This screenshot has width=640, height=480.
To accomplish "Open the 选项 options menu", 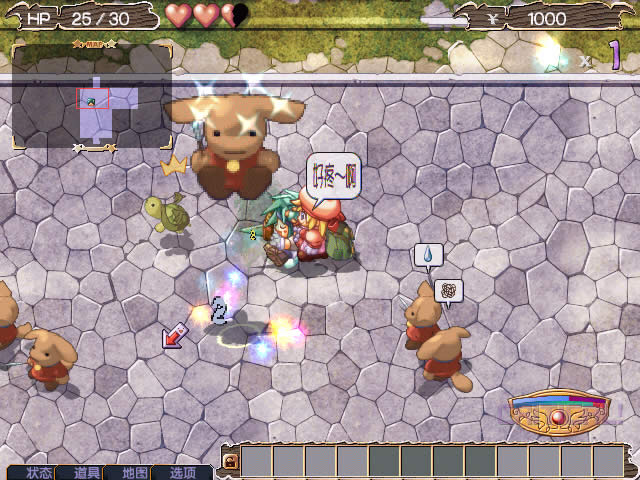I will (x=183, y=472).
